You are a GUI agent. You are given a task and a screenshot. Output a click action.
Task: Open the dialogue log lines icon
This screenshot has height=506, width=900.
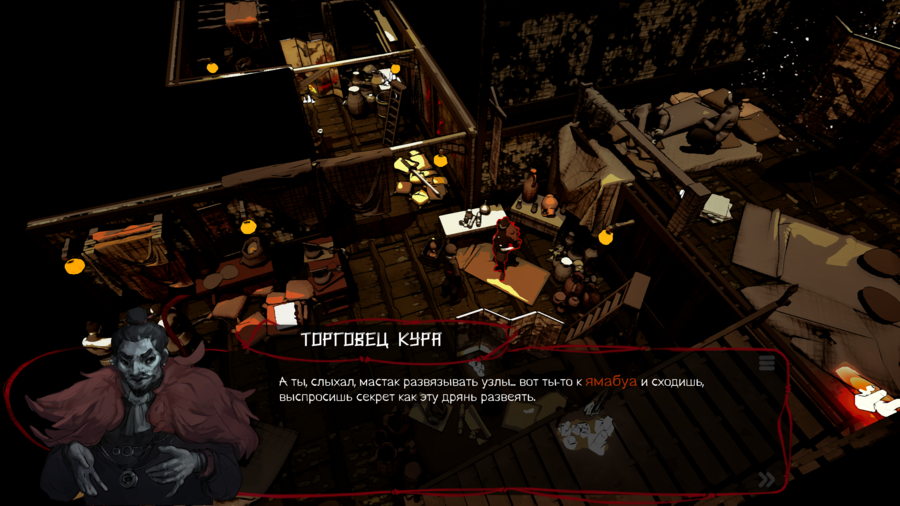coord(767,363)
